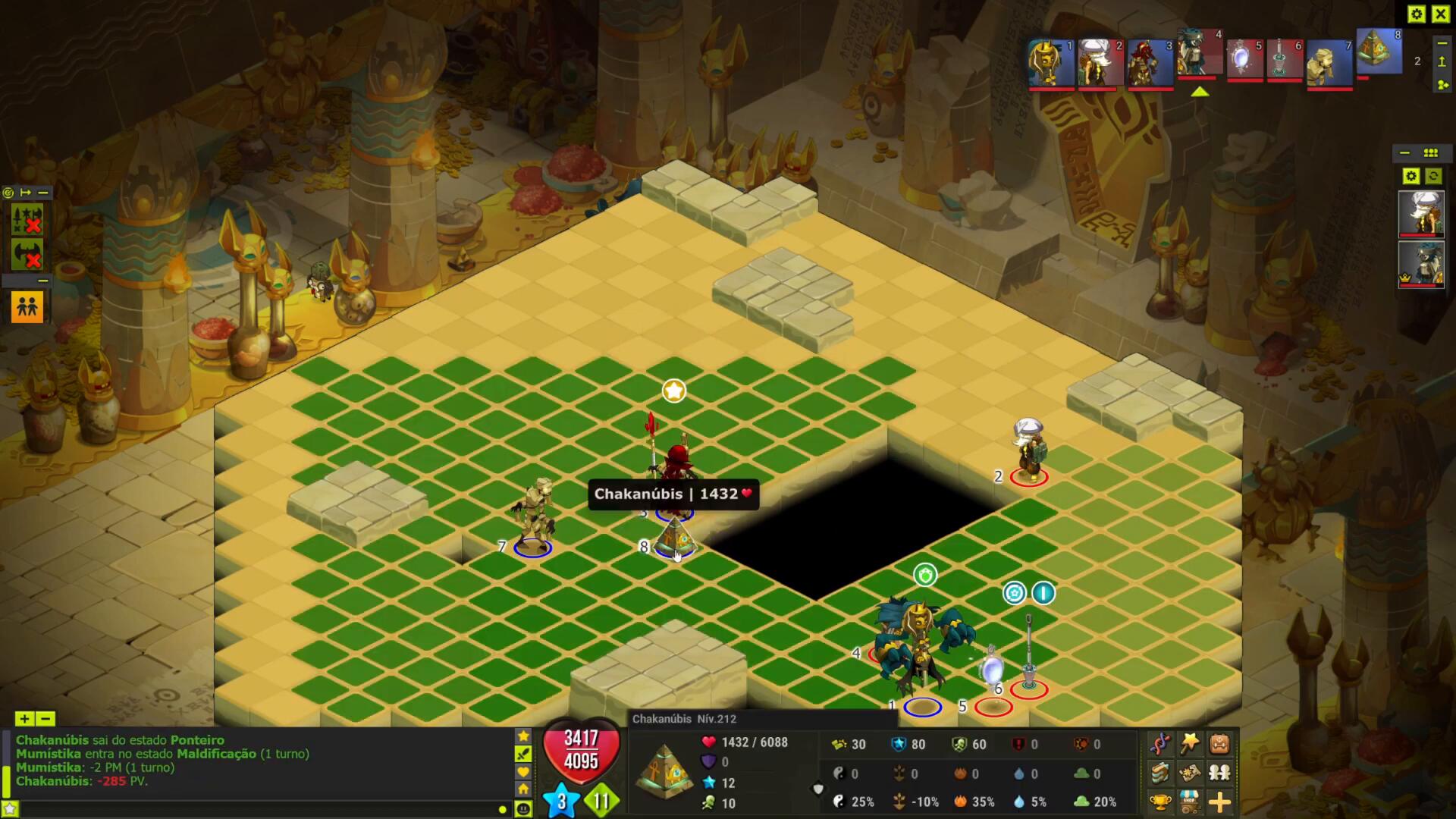Pick the sandy mummy portrait numbered 7

click(x=1329, y=64)
